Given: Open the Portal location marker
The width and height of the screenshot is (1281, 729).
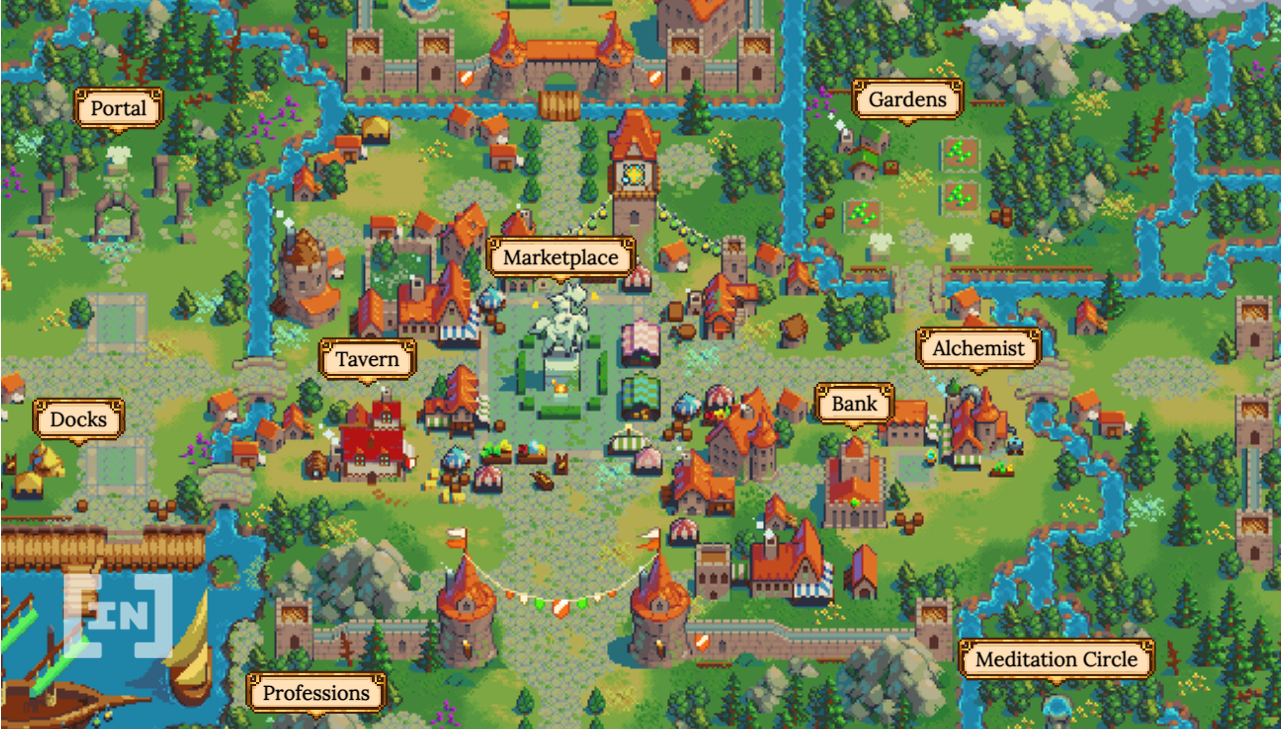Looking at the screenshot, I should pos(117,108).
